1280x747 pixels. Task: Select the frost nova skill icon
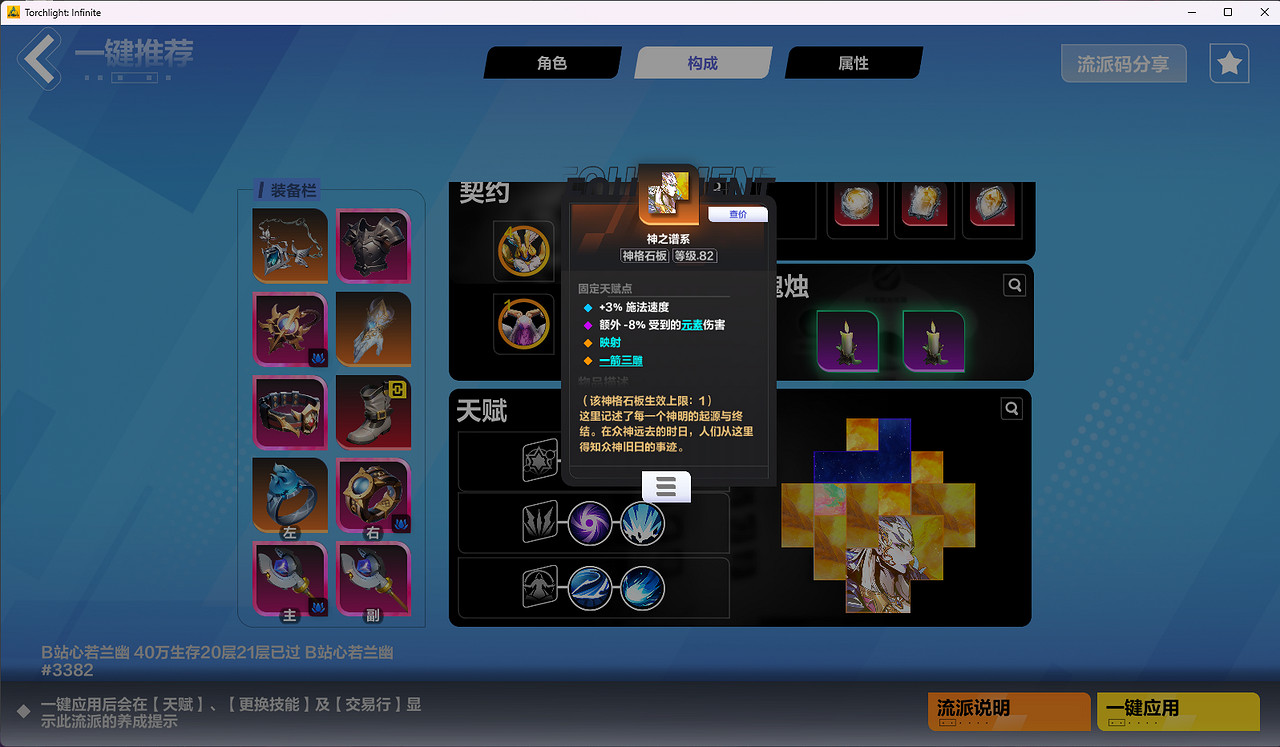click(642, 523)
